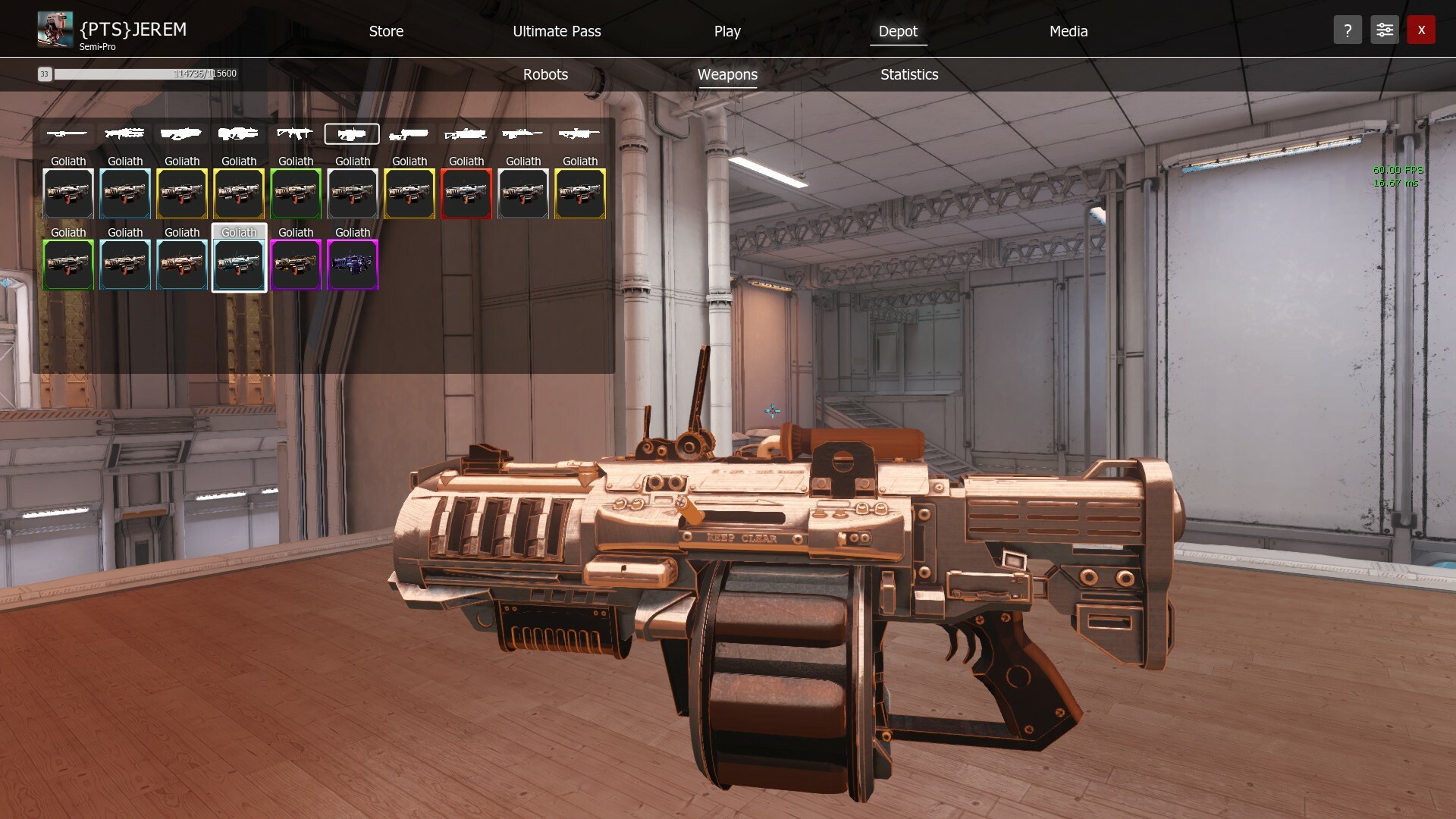Choose the submachine gun category icon
Viewport: 1456px width, 819px height.
[x=295, y=133]
